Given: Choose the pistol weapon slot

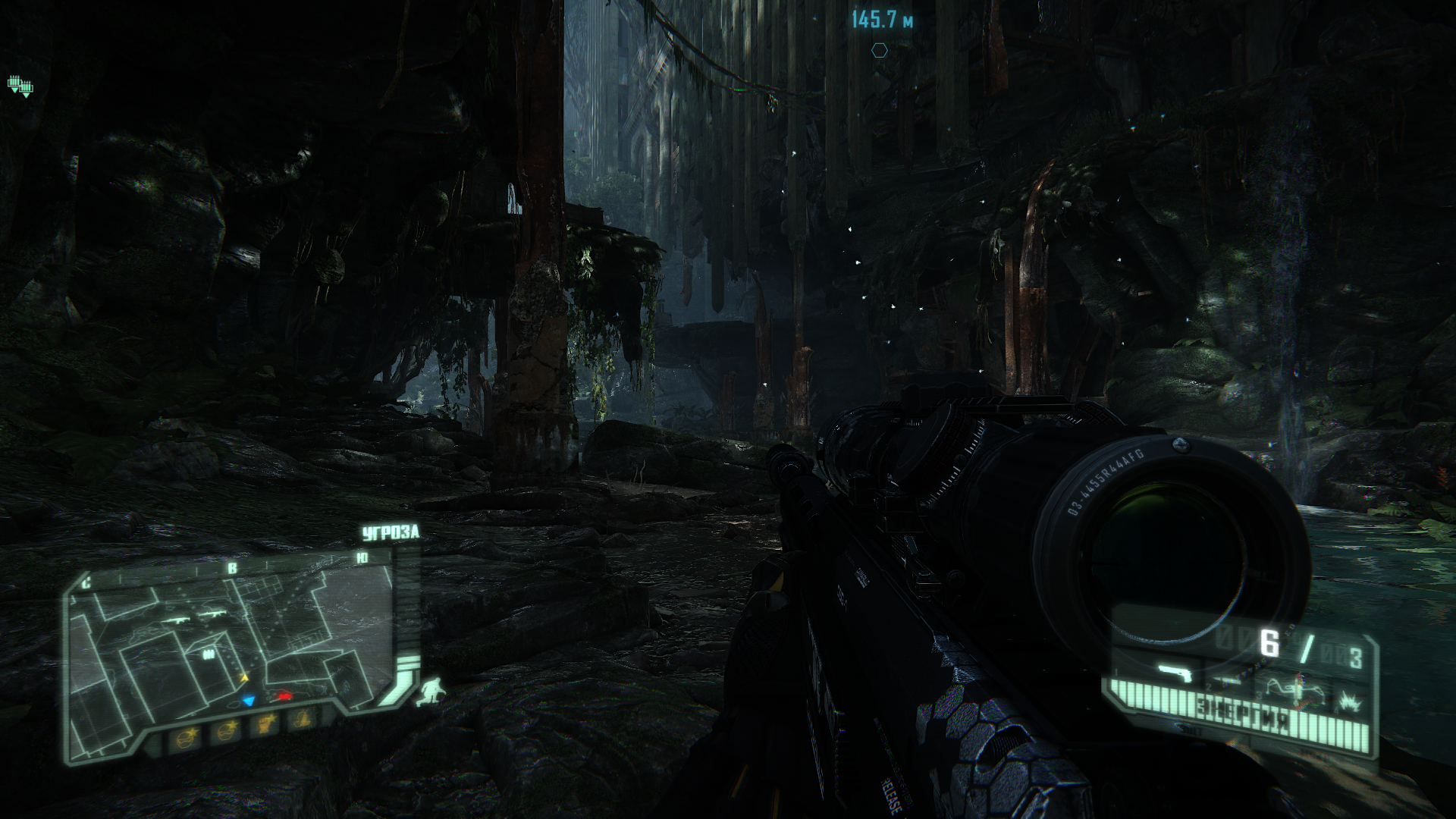Looking at the screenshot, I should pos(1175,672).
